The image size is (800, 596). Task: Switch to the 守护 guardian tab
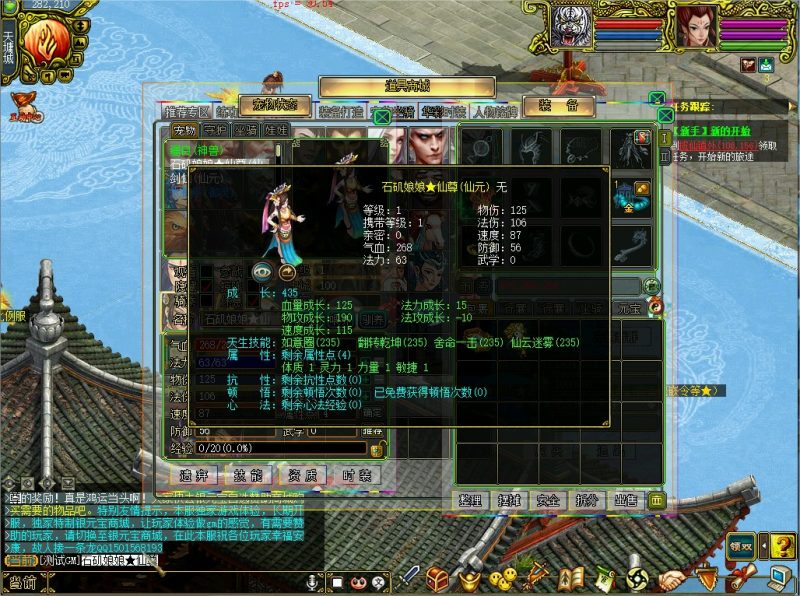pyautogui.click(x=215, y=130)
